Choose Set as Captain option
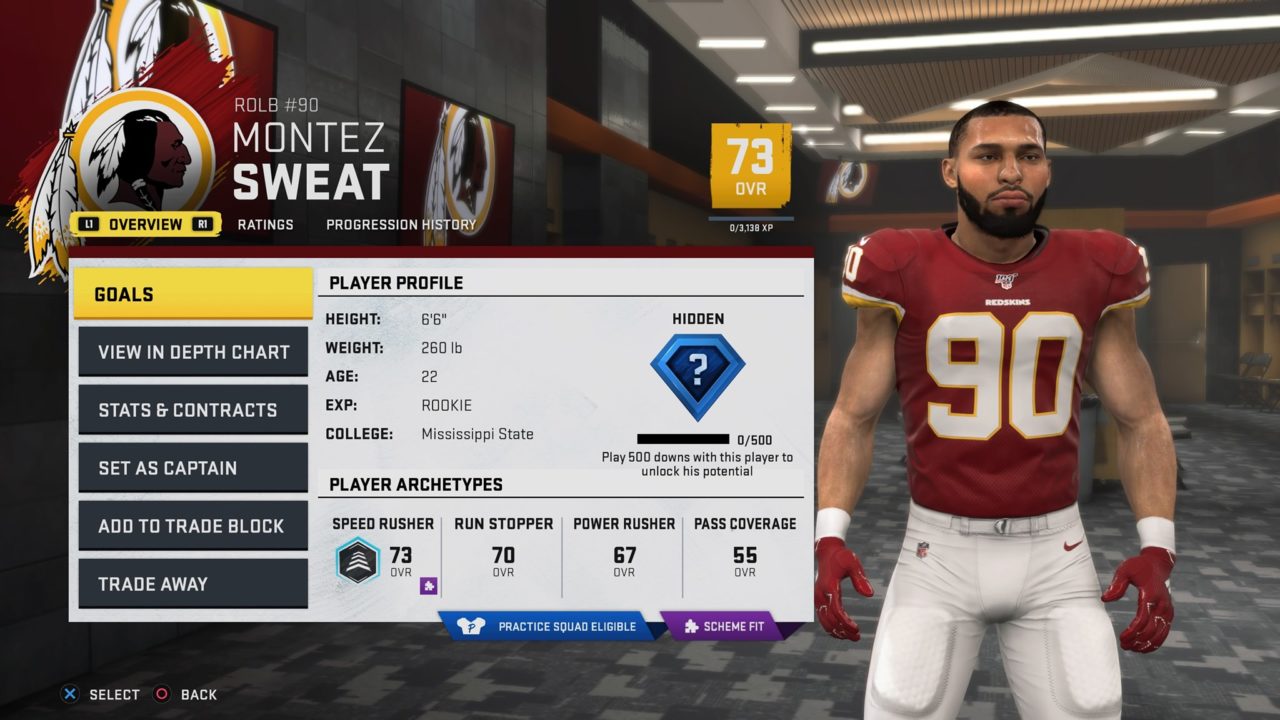This screenshot has height=720, width=1280. [193, 468]
